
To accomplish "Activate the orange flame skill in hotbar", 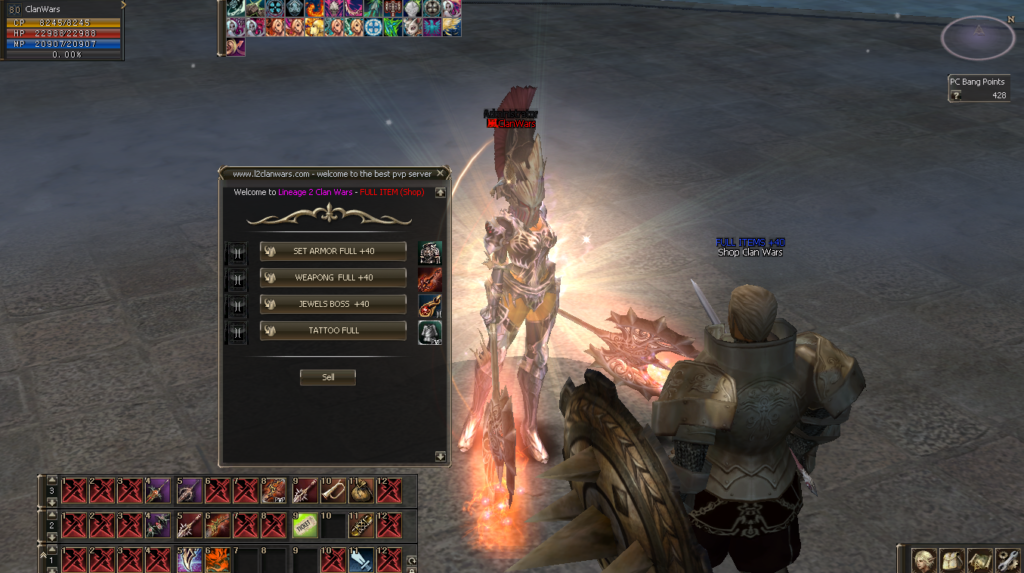I will [217, 559].
